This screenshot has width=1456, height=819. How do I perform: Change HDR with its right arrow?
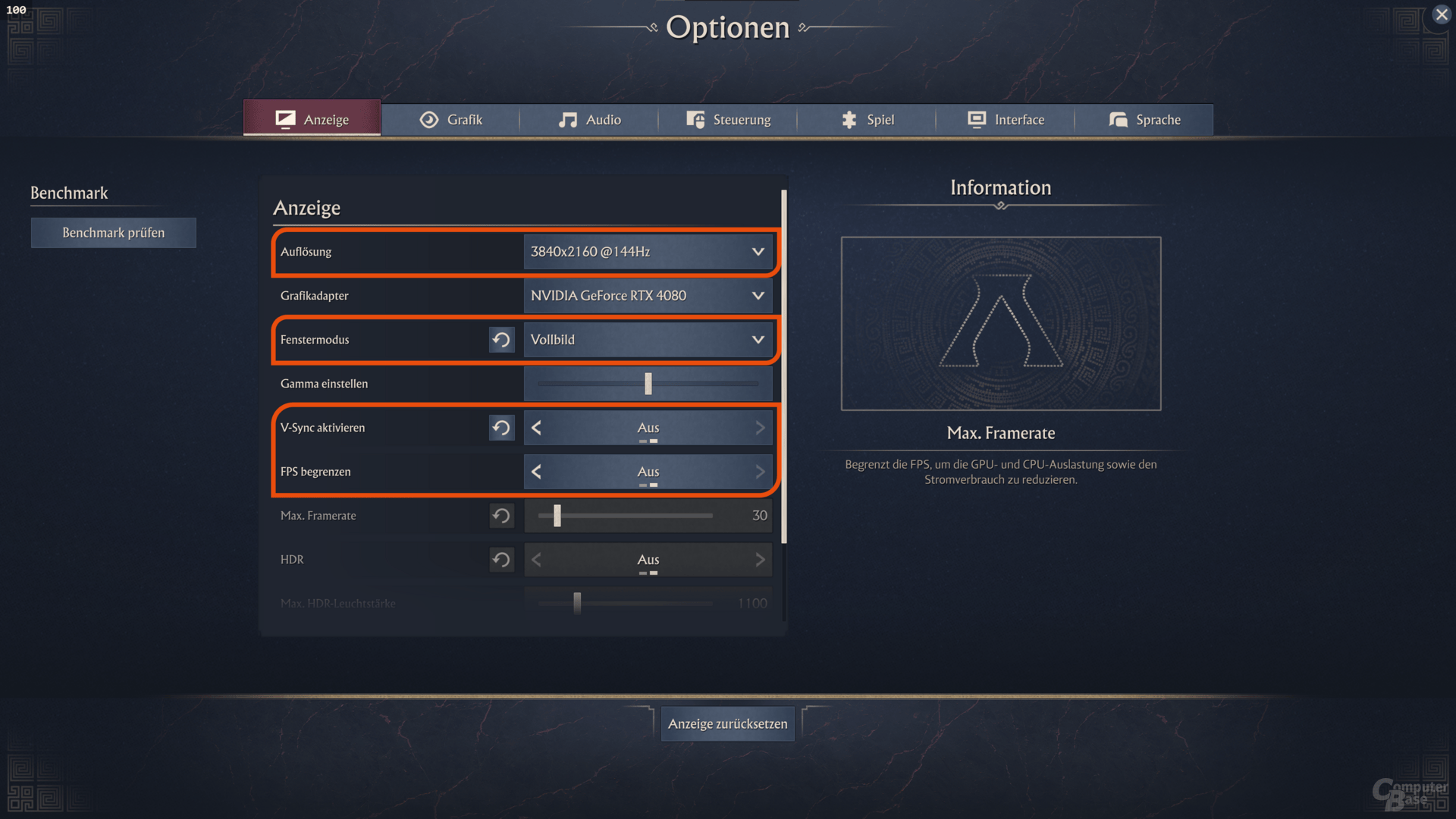click(760, 560)
